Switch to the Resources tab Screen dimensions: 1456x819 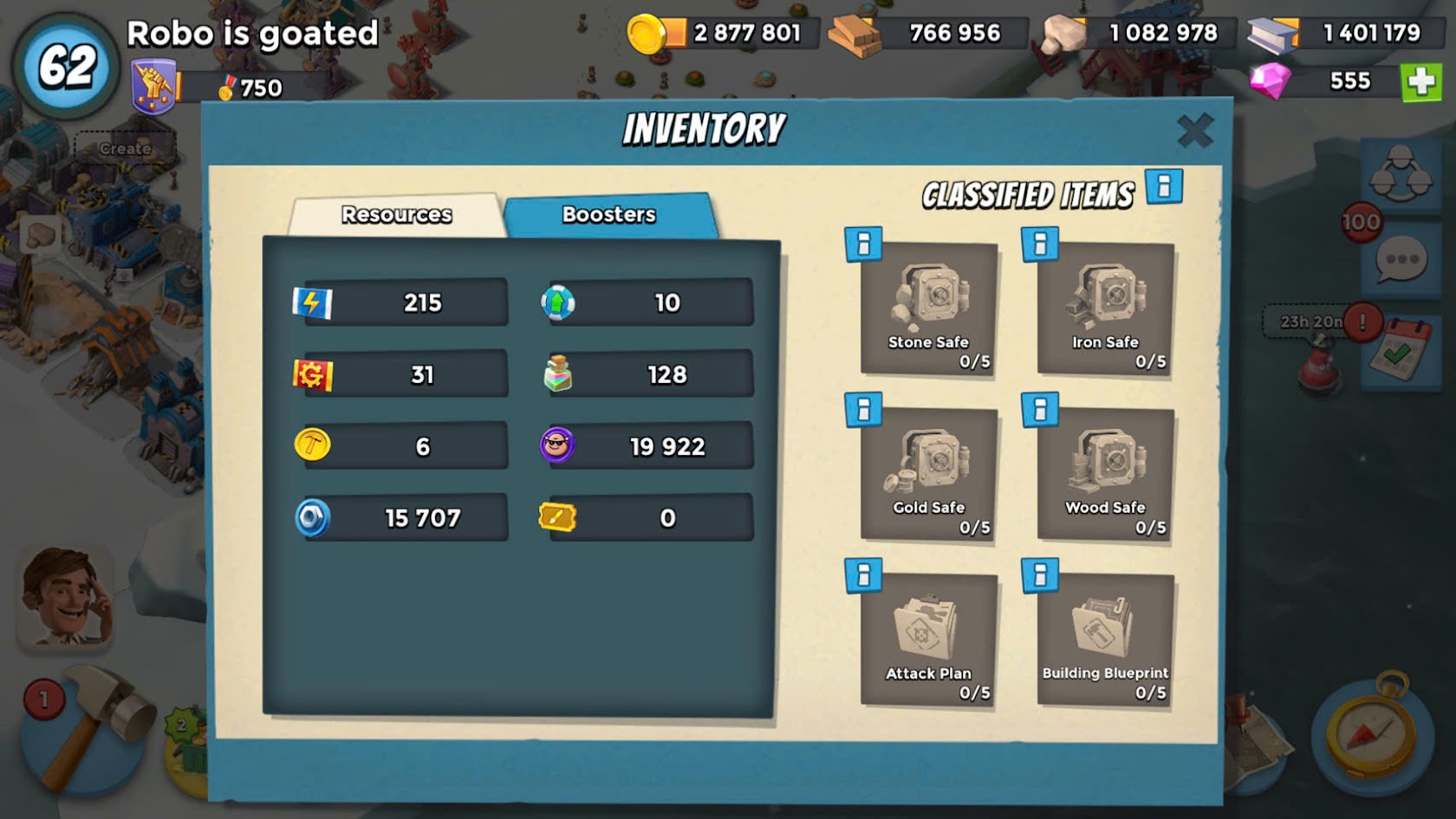pyautogui.click(x=396, y=215)
